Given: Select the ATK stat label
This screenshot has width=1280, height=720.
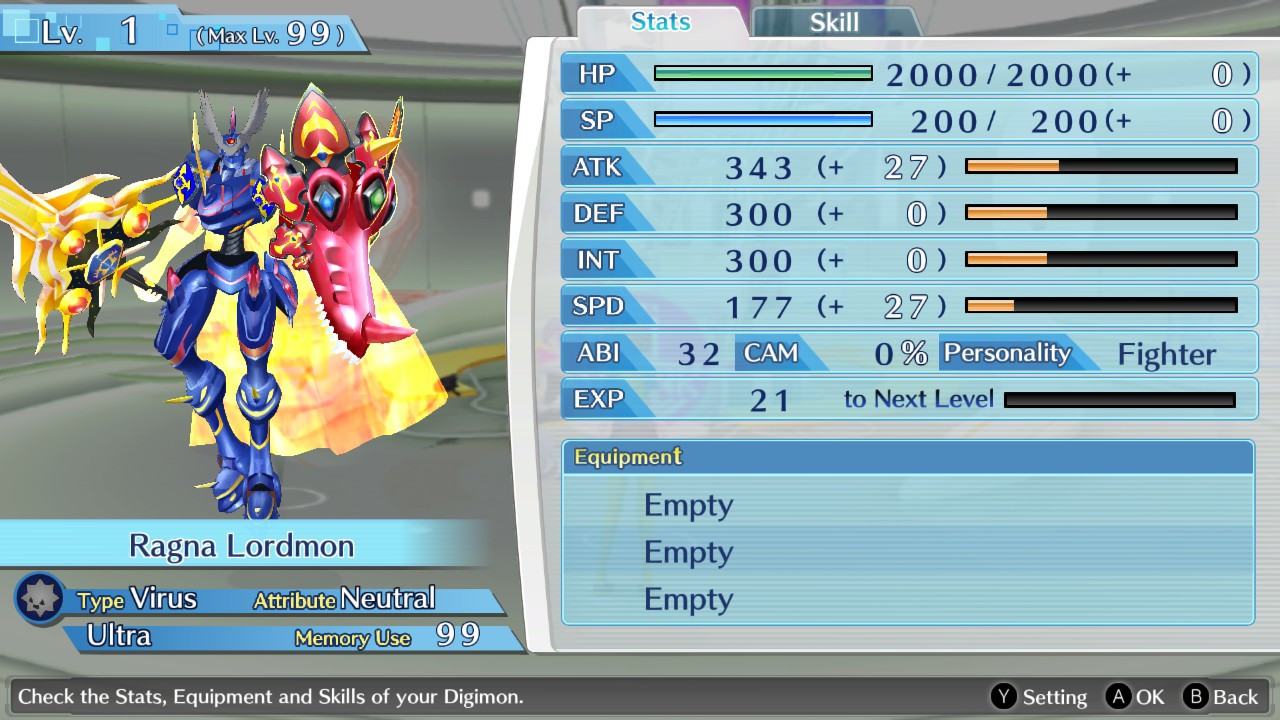Looking at the screenshot, I should [598, 167].
